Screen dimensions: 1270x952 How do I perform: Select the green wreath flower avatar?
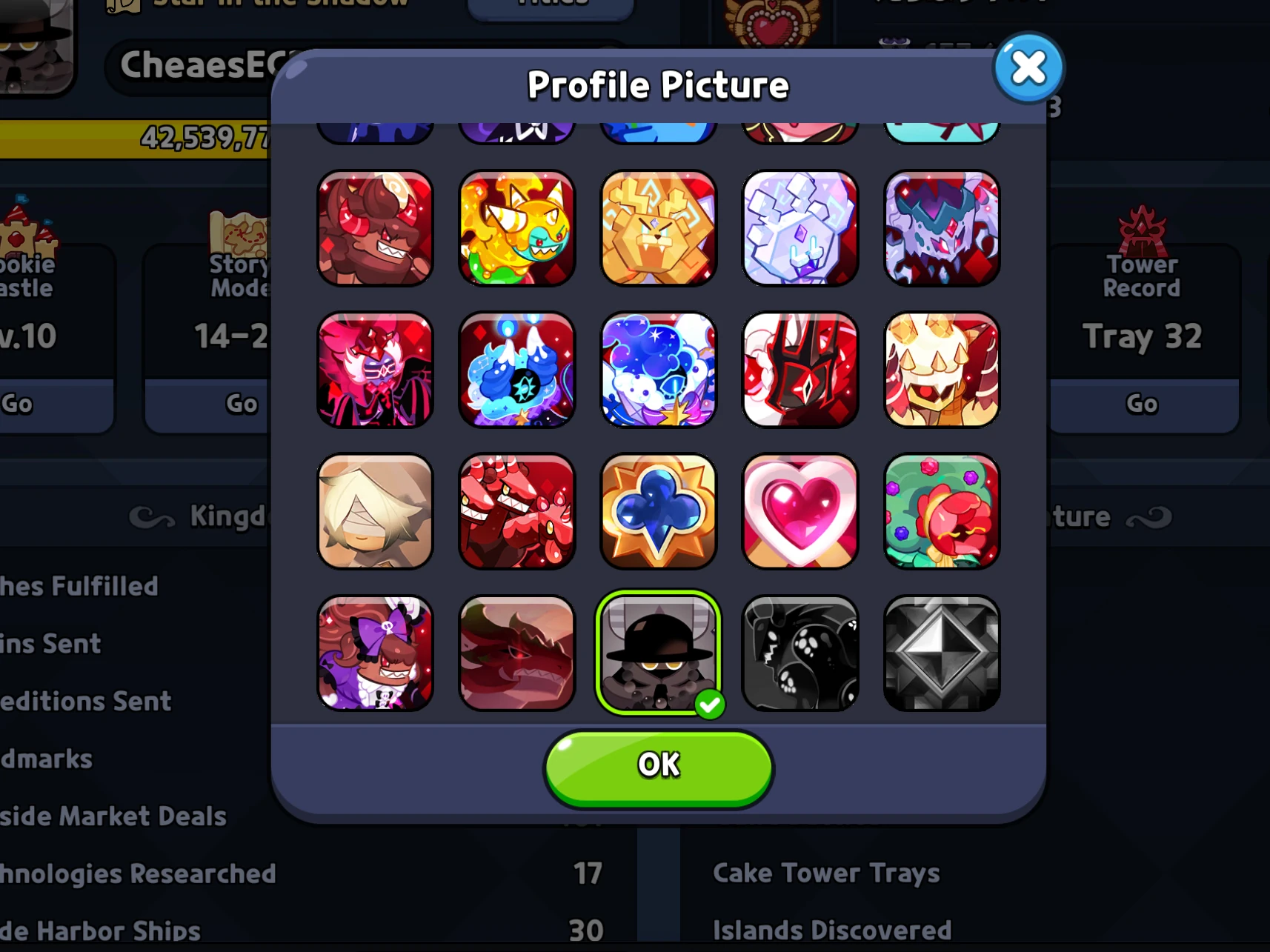tap(941, 511)
